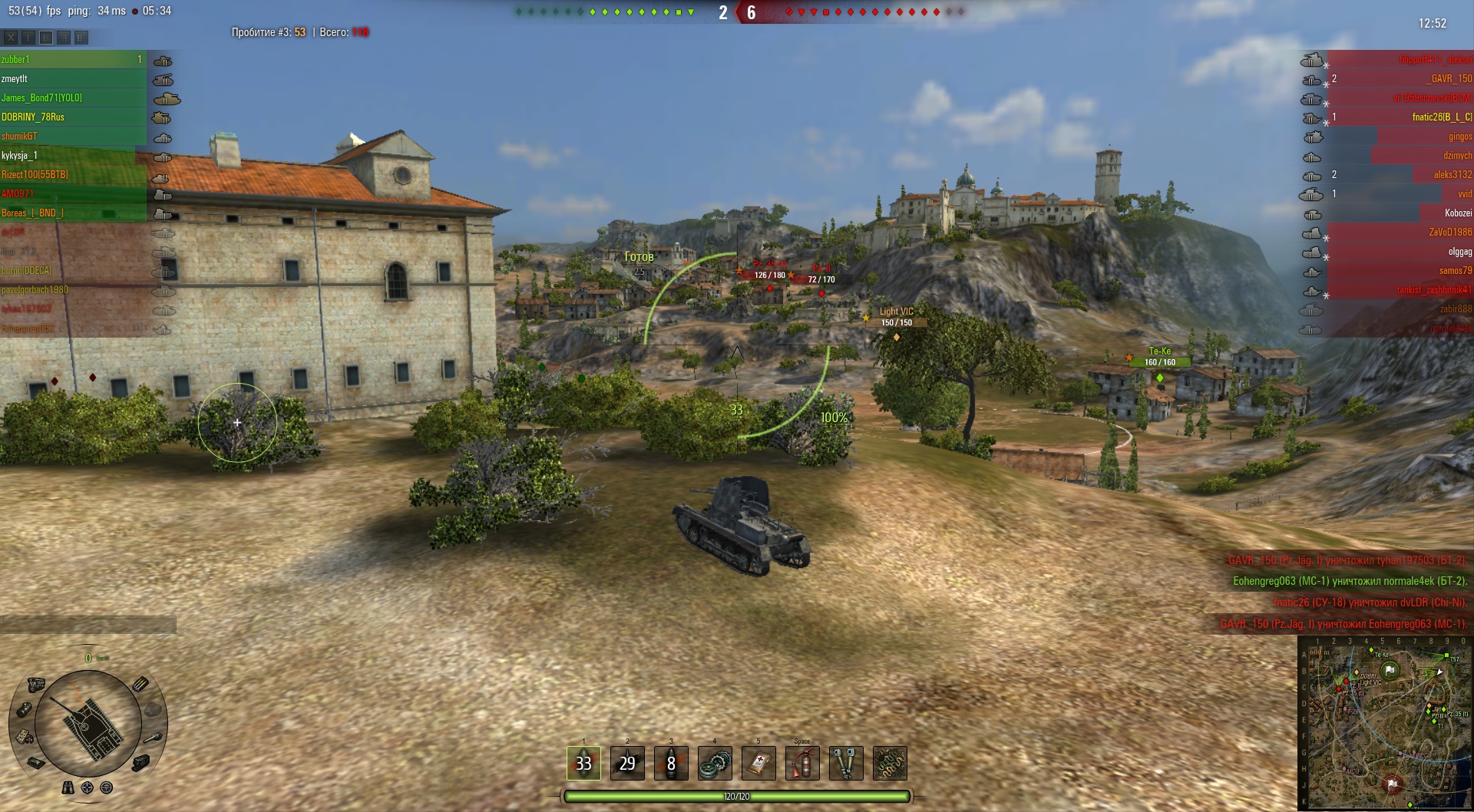Choose the shell slot with 8 rounds
The width and height of the screenshot is (1474, 812).
pyautogui.click(x=671, y=763)
